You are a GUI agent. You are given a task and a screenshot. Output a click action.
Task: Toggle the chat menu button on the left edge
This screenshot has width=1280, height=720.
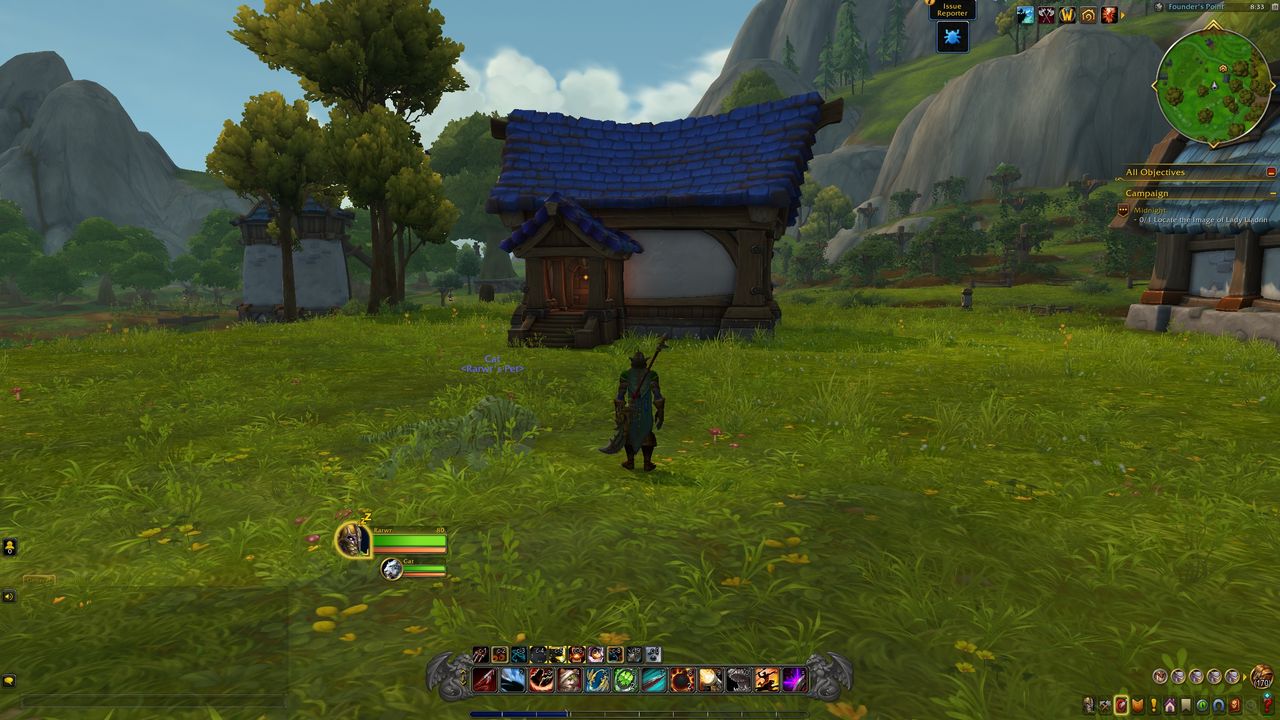click(x=8, y=545)
